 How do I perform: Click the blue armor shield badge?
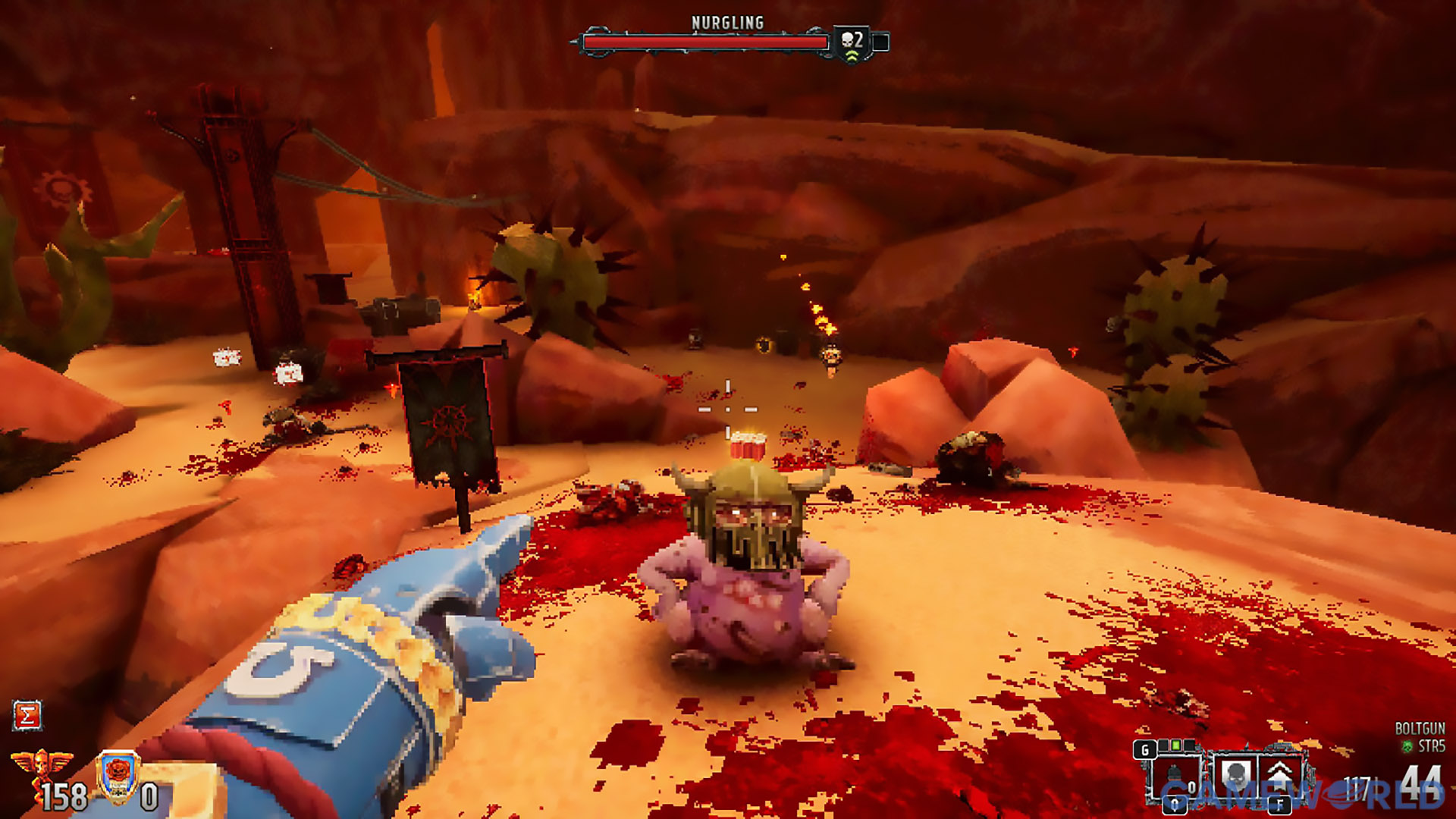118,775
